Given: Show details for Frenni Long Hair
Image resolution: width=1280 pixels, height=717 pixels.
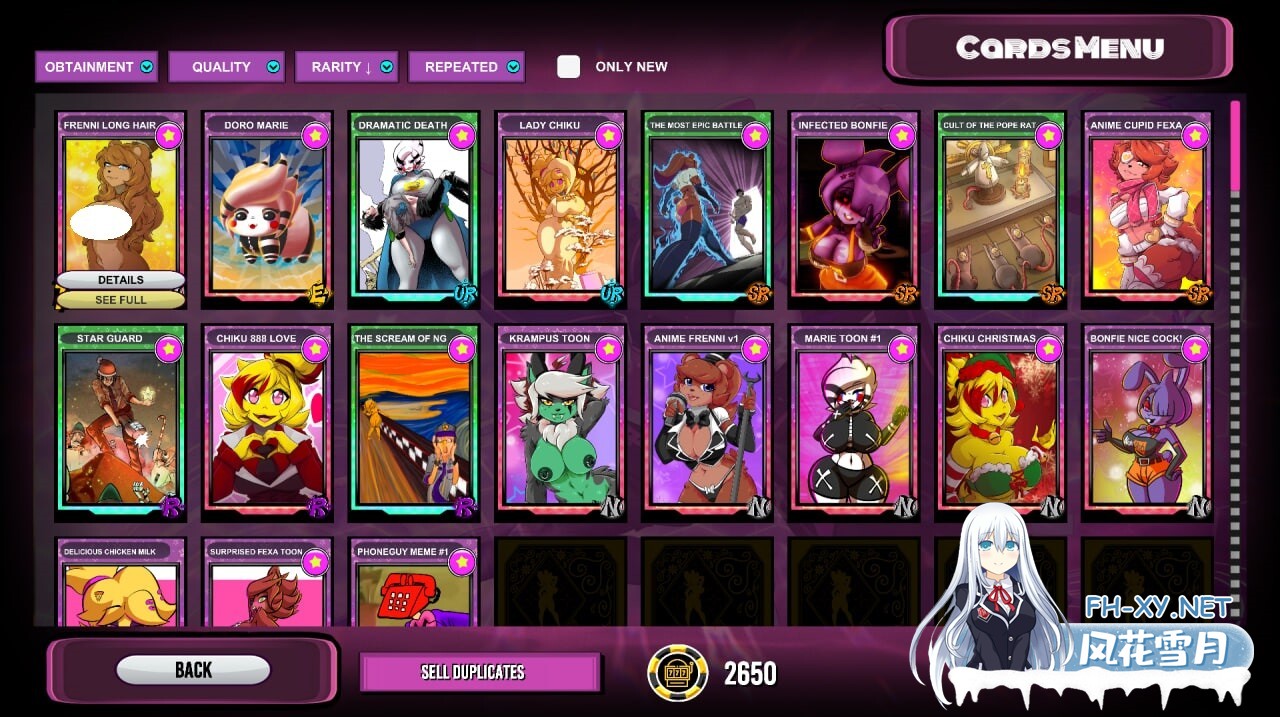Looking at the screenshot, I should point(121,280).
